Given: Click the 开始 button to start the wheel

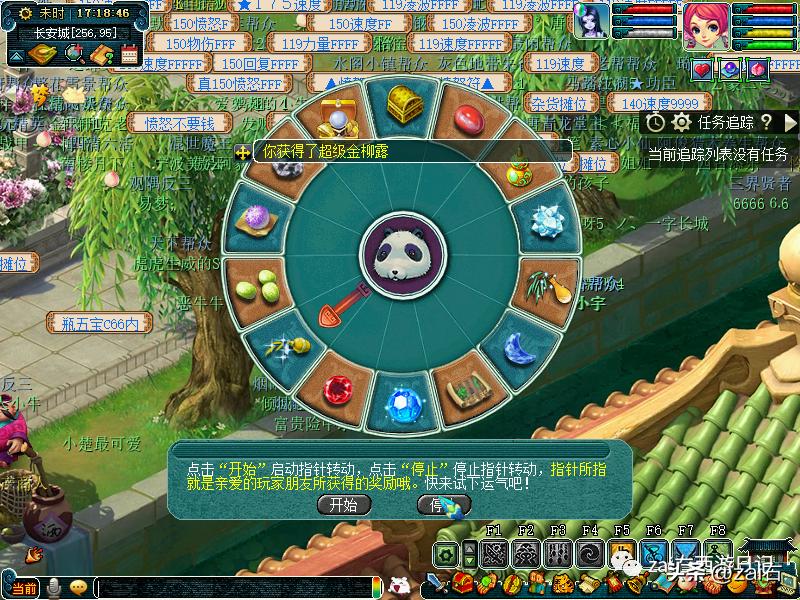Looking at the screenshot, I should click(x=344, y=505).
